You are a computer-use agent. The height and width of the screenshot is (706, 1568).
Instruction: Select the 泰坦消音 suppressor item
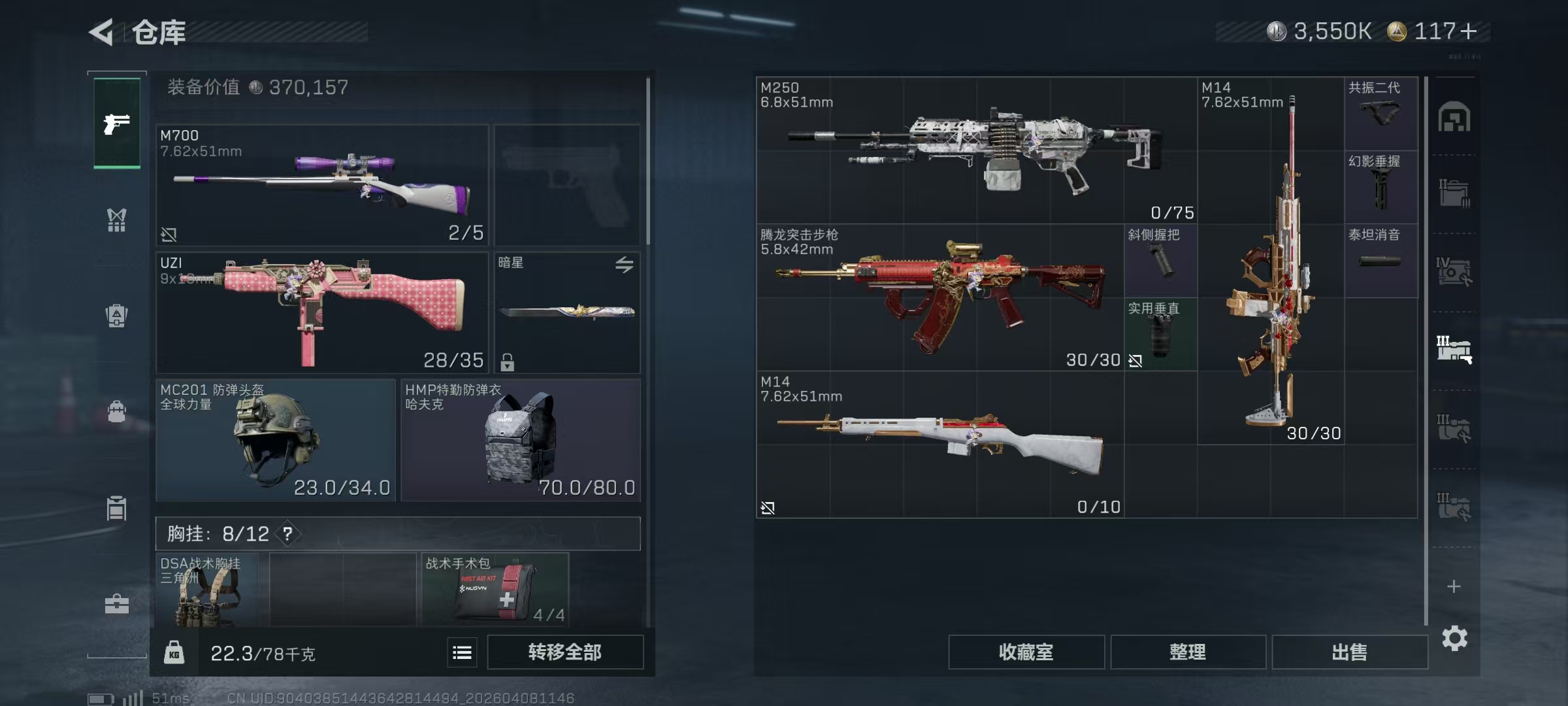[x=1380, y=261]
